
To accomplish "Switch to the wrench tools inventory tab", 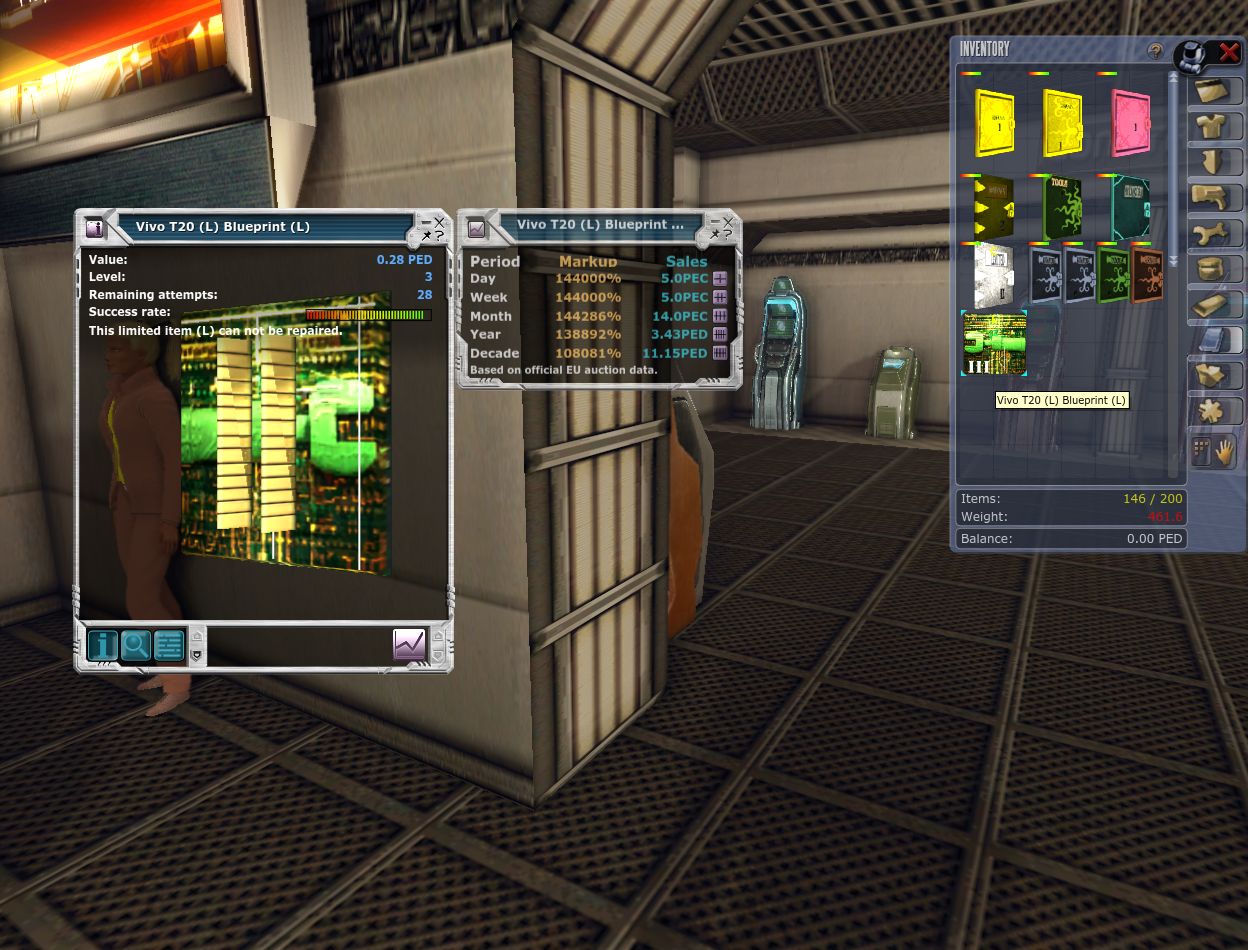I will [x=1214, y=234].
